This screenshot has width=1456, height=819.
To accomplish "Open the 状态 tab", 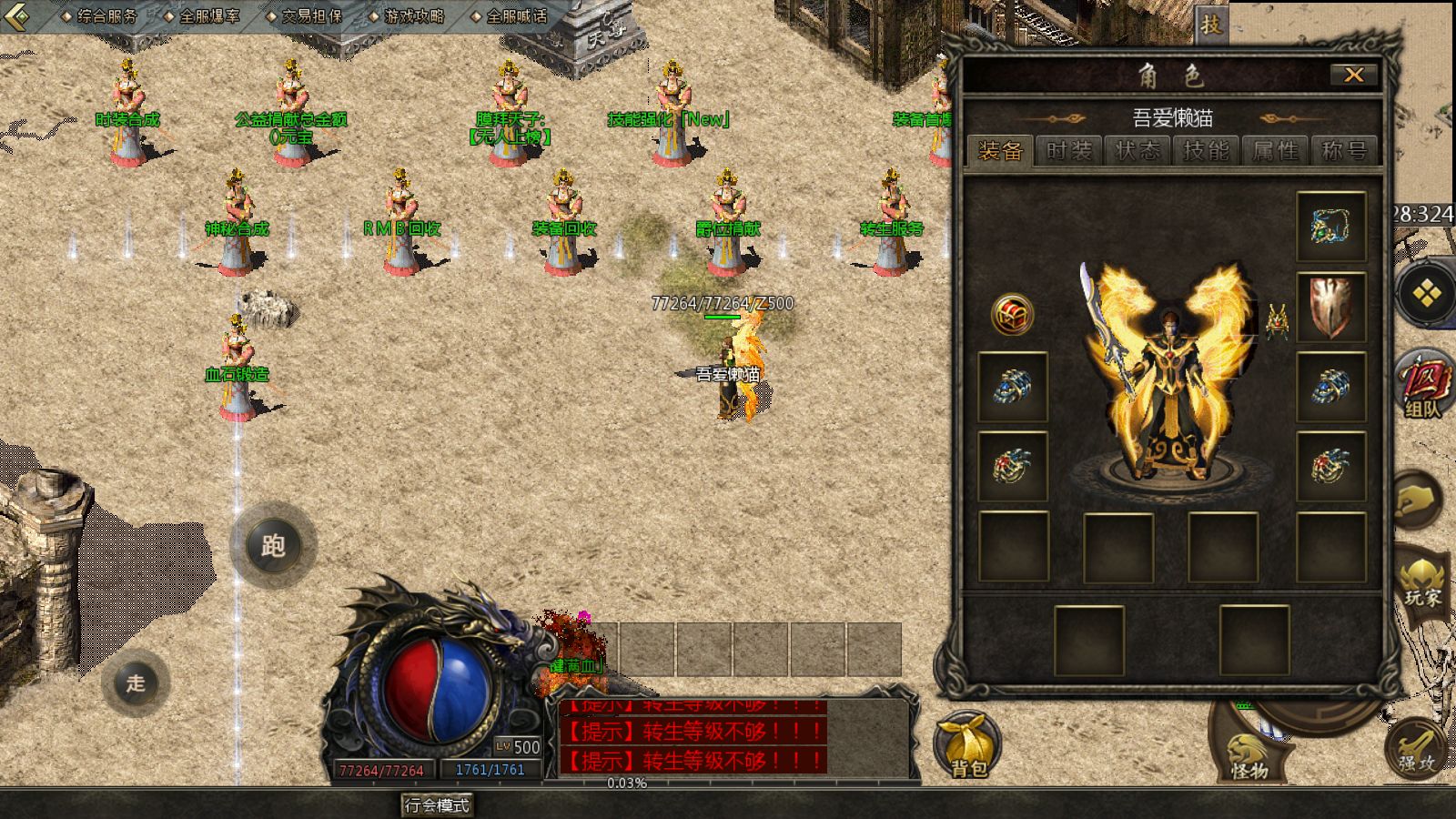I will pyautogui.click(x=1137, y=151).
